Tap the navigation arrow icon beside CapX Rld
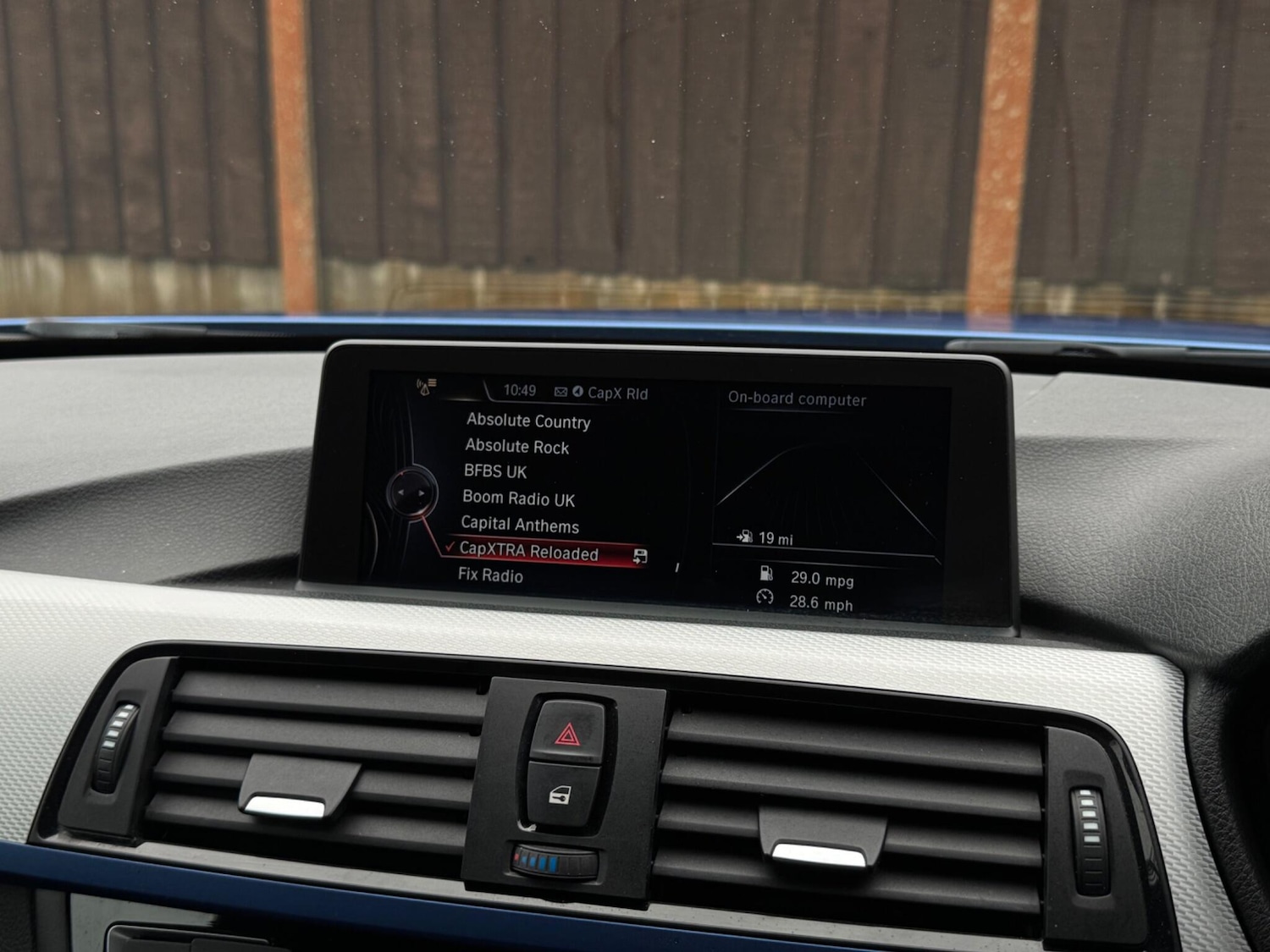The height and width of the screenshot is (952, 1270). point(579,391)
